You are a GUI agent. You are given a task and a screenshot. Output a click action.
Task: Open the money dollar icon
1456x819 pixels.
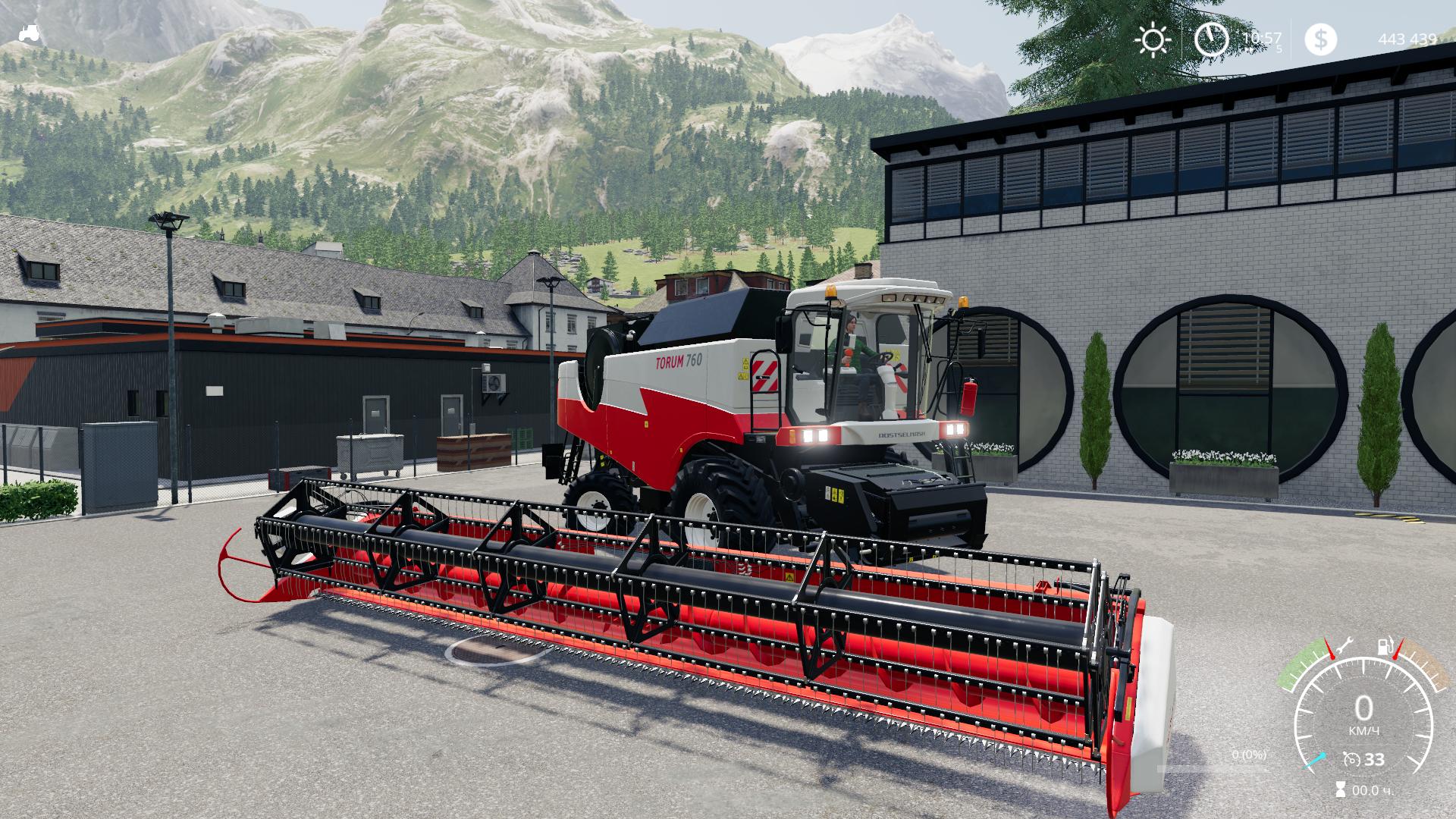1320,39
